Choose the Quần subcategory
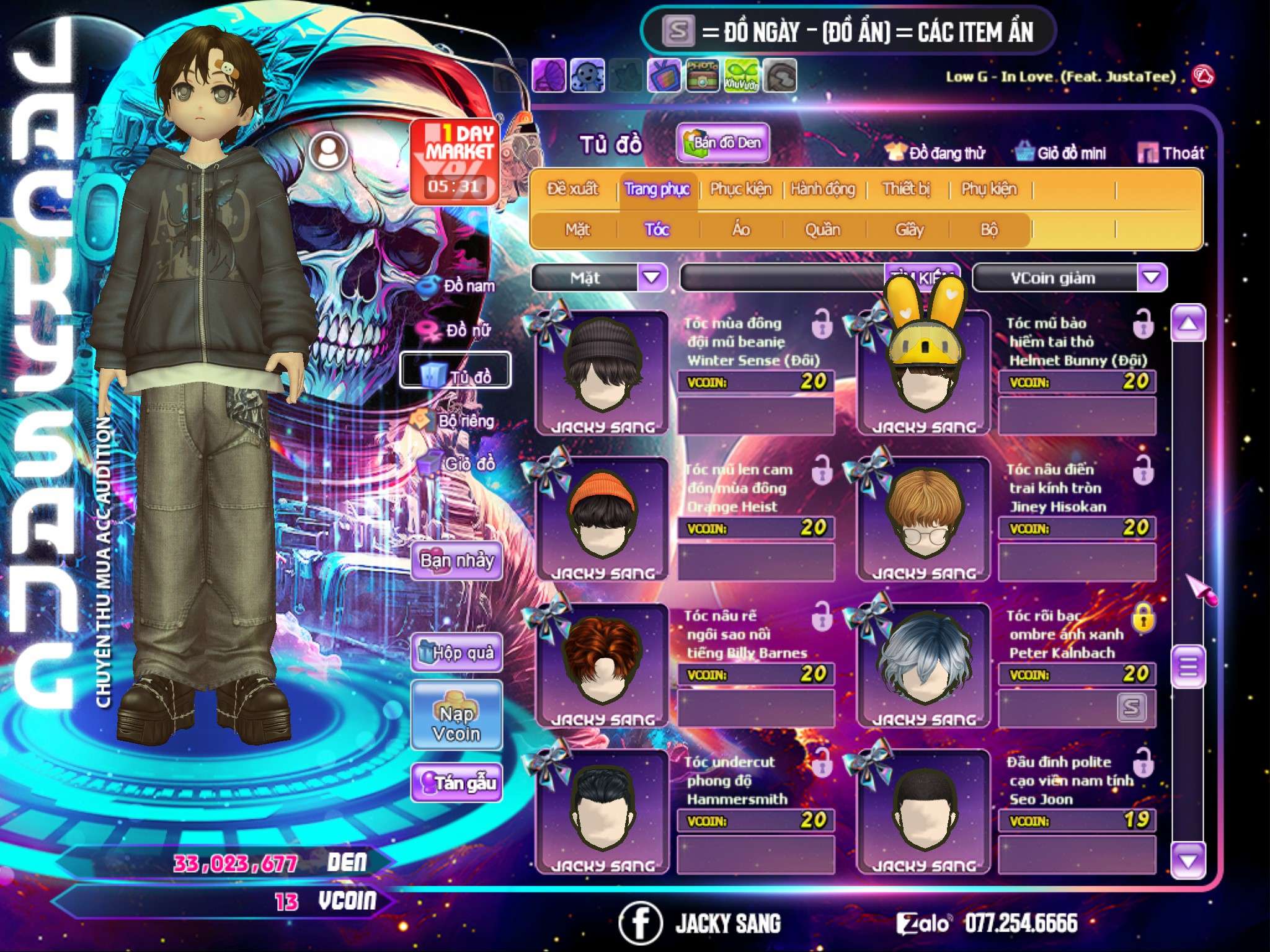Image resolution: width=1270 pixels, height=952 pixels. click(x=822, y=230)
